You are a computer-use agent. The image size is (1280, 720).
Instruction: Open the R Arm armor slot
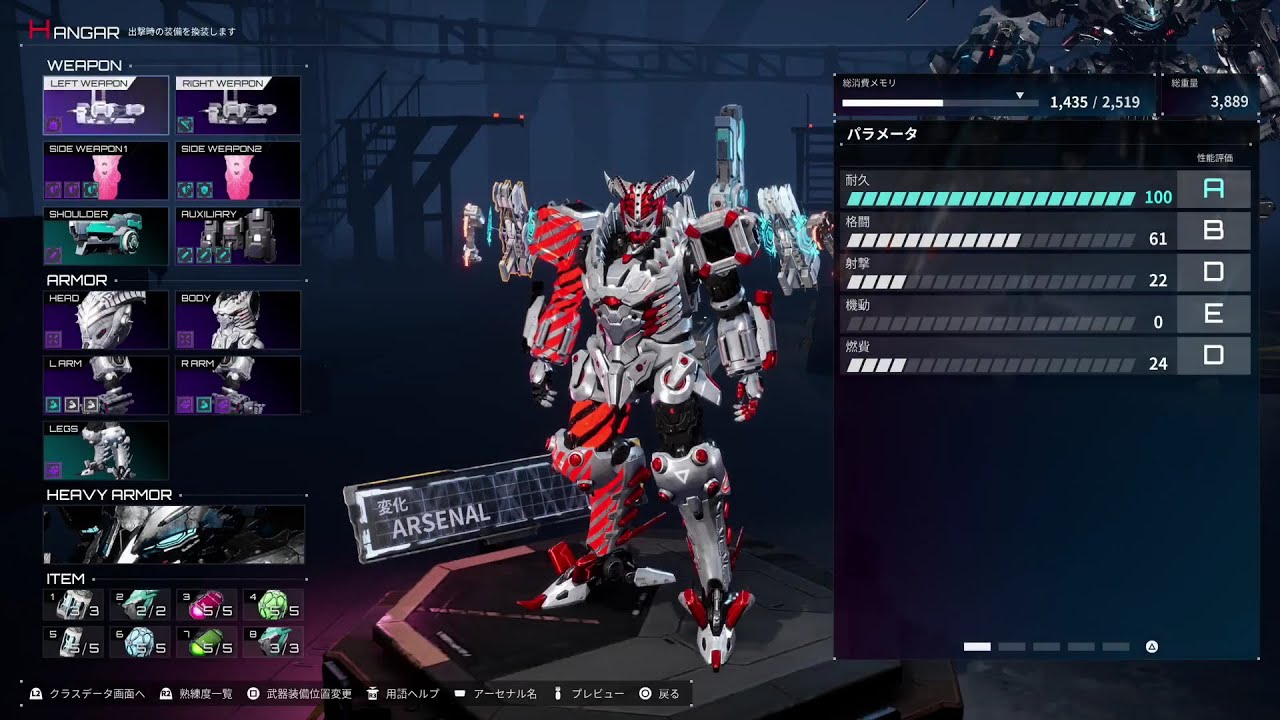pyautogui.click(x=238, y=385)
